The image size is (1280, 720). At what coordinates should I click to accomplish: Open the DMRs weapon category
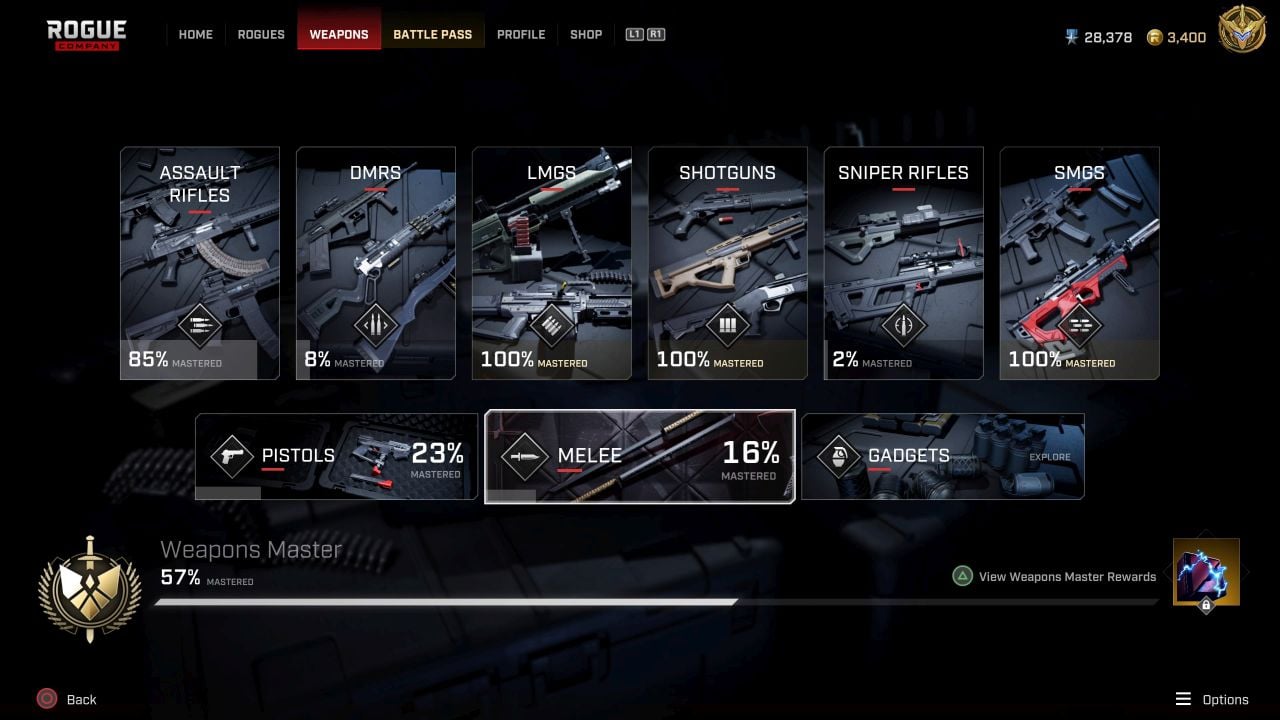376,263
